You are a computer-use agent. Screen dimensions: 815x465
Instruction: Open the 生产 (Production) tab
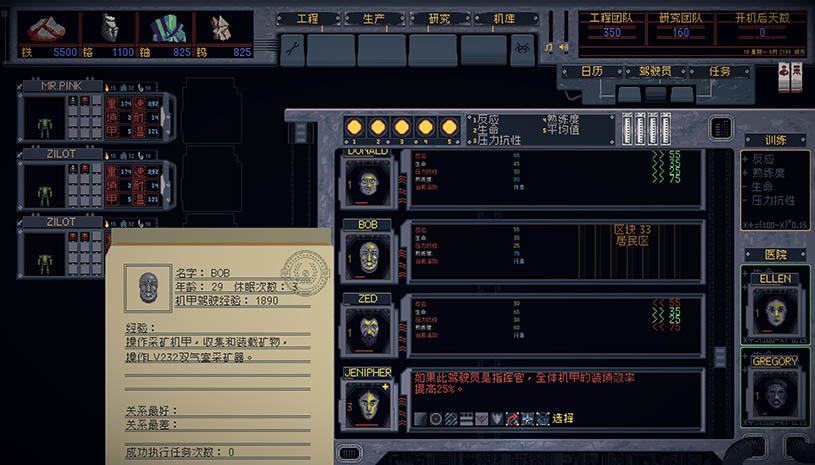pyautogui.click(x=373, y=19)
